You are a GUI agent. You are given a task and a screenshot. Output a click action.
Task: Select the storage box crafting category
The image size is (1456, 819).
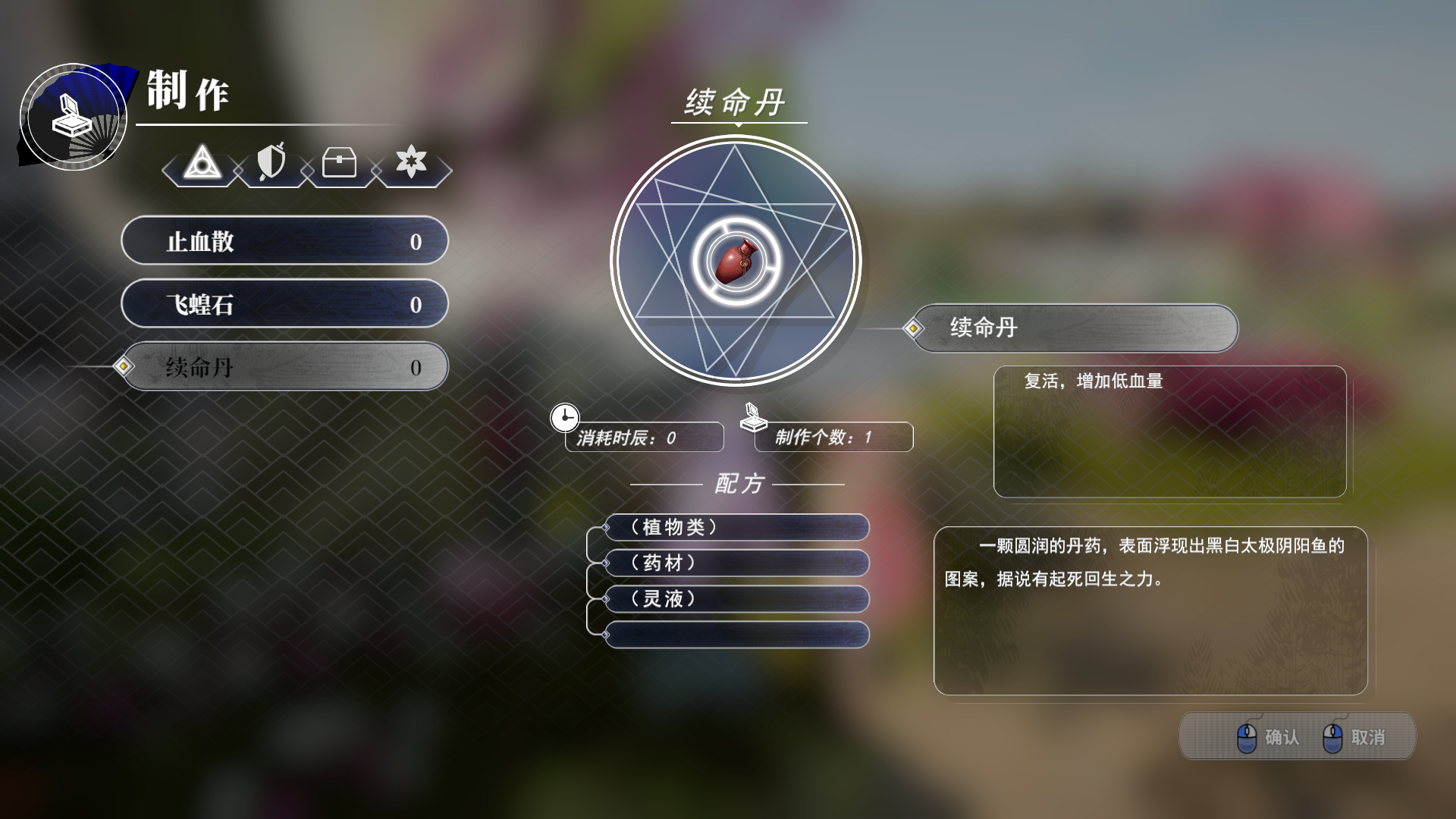[x=340, y=163]
